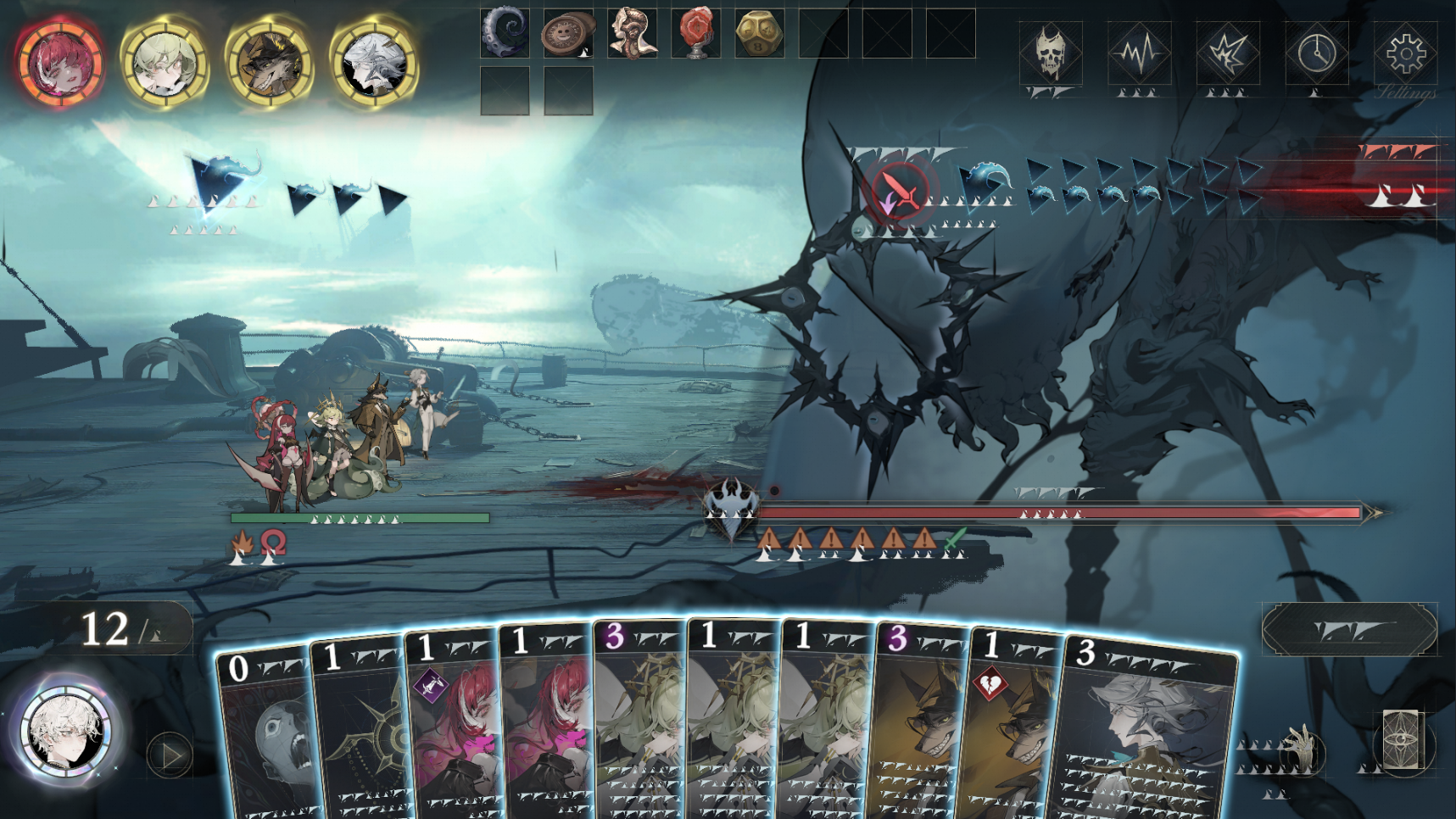
Task: Click the enemy's red health bar
Action: tap(1060, 511)
